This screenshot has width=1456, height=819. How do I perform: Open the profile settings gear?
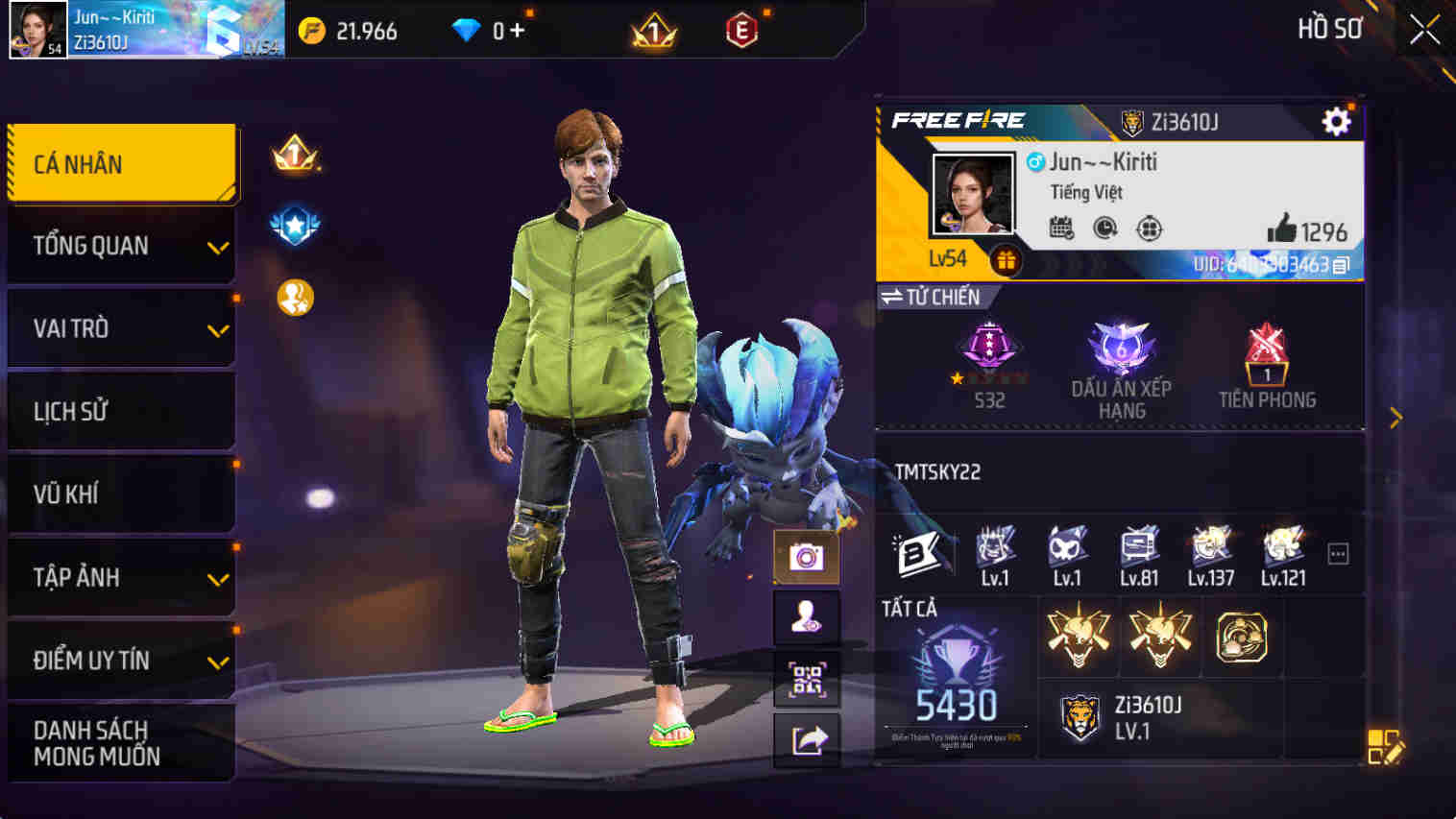[x=1335, y=122]
